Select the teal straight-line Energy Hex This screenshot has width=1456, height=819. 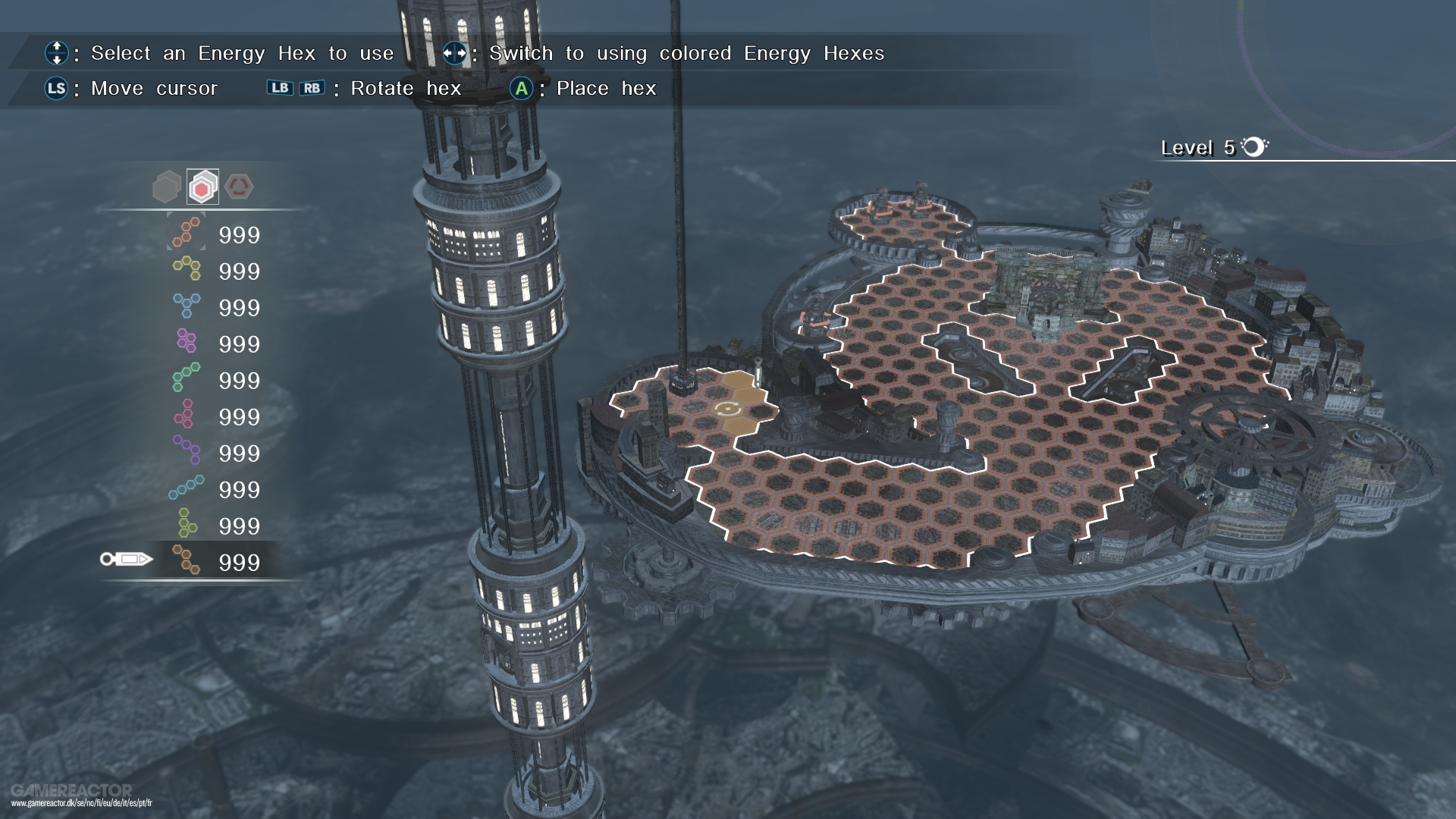tap(187, 488)
